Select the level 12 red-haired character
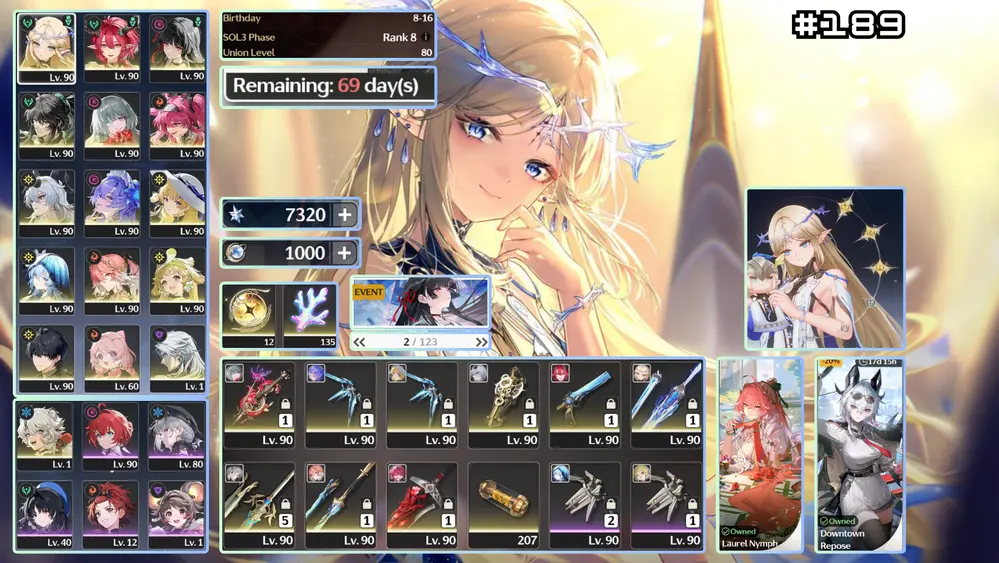This screenshot has height=563, width=999. (x=112, y=514)
